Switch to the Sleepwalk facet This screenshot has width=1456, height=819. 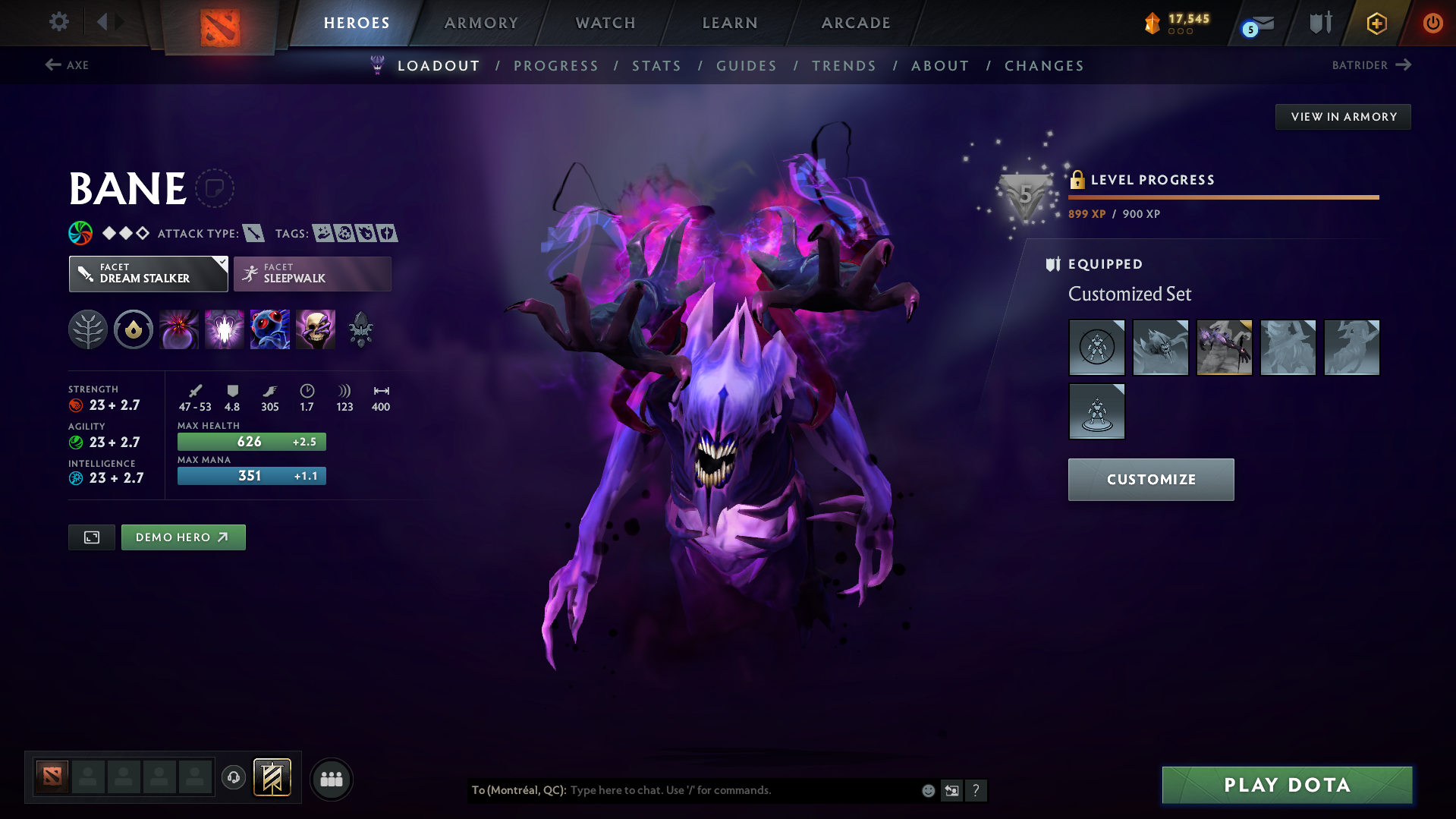tap(311, 273)
